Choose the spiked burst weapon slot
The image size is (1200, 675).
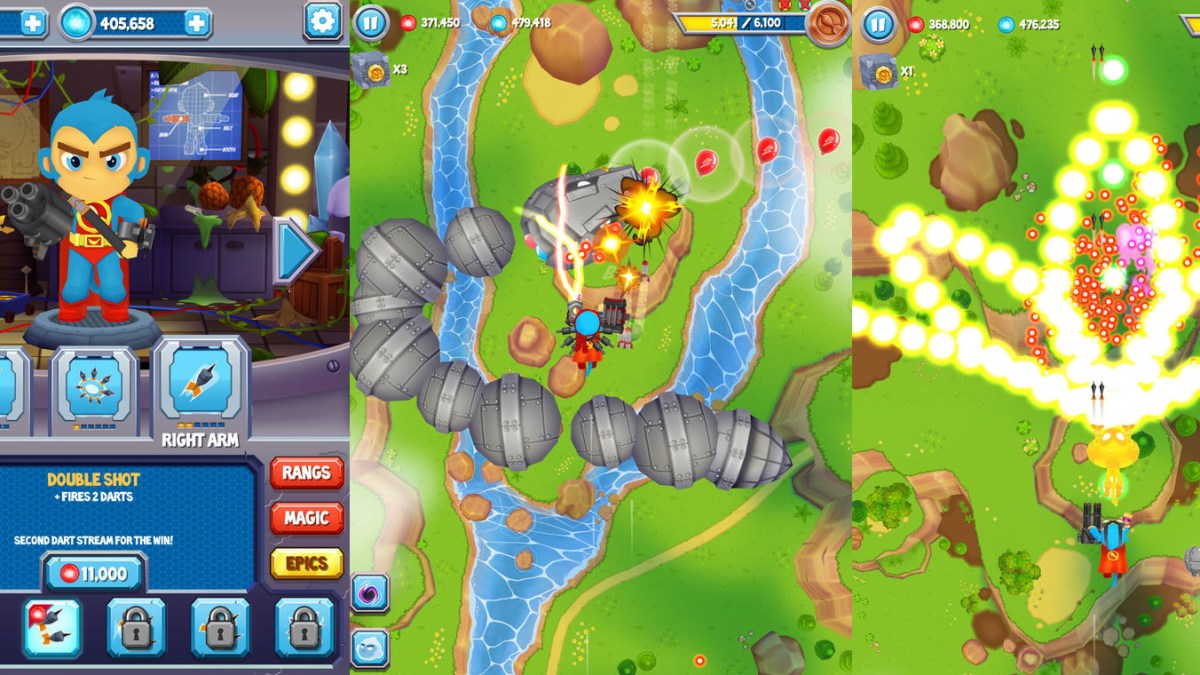[94, 385]
